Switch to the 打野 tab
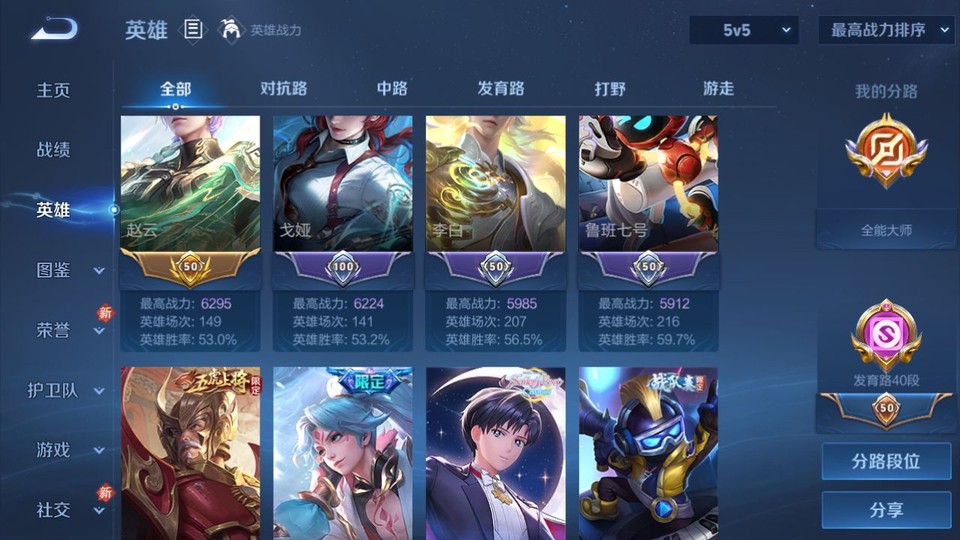Screen dimensions: 960x540 click(610, 89)
